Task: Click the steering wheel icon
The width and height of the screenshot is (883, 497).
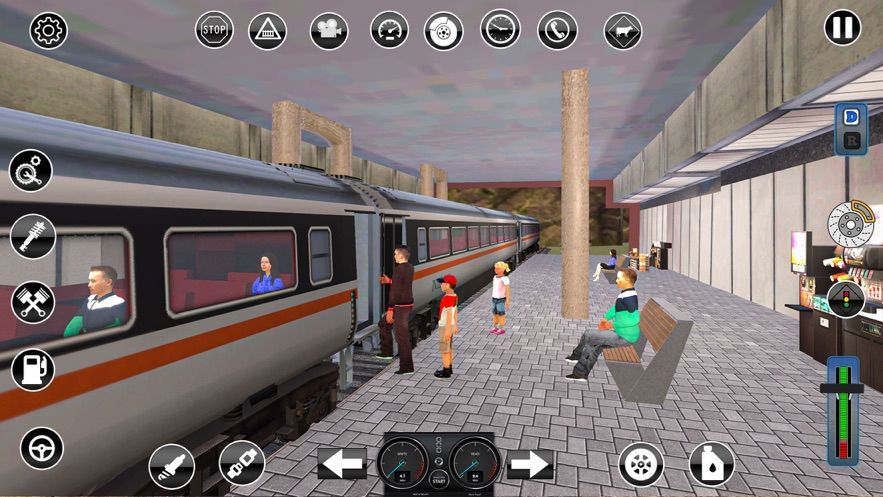Action: pyautogui.click(x=42, y=448)
